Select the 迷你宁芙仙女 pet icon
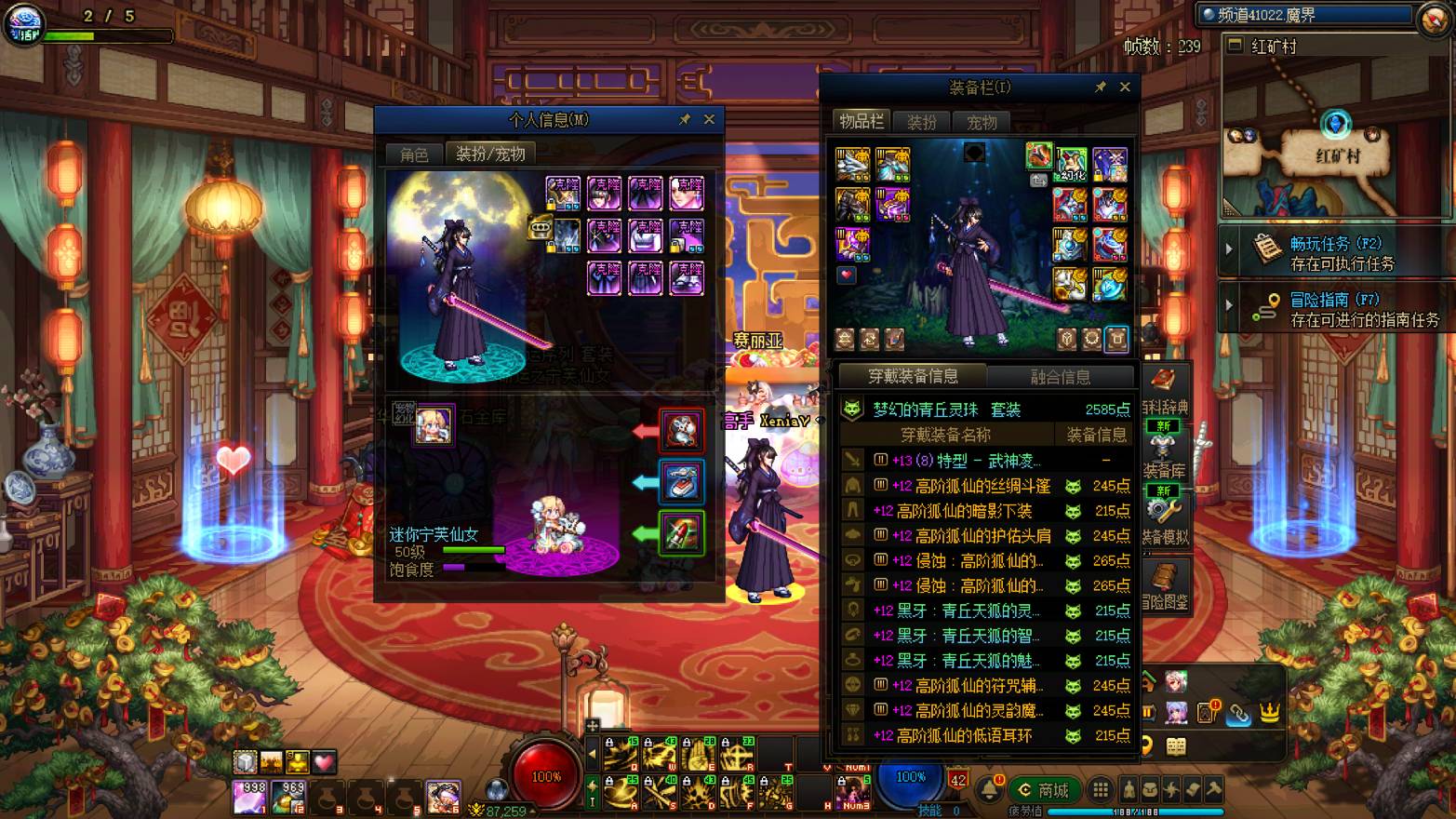Image resolution: width=1456 pixels, height=819 pixels. click(434, 425)
